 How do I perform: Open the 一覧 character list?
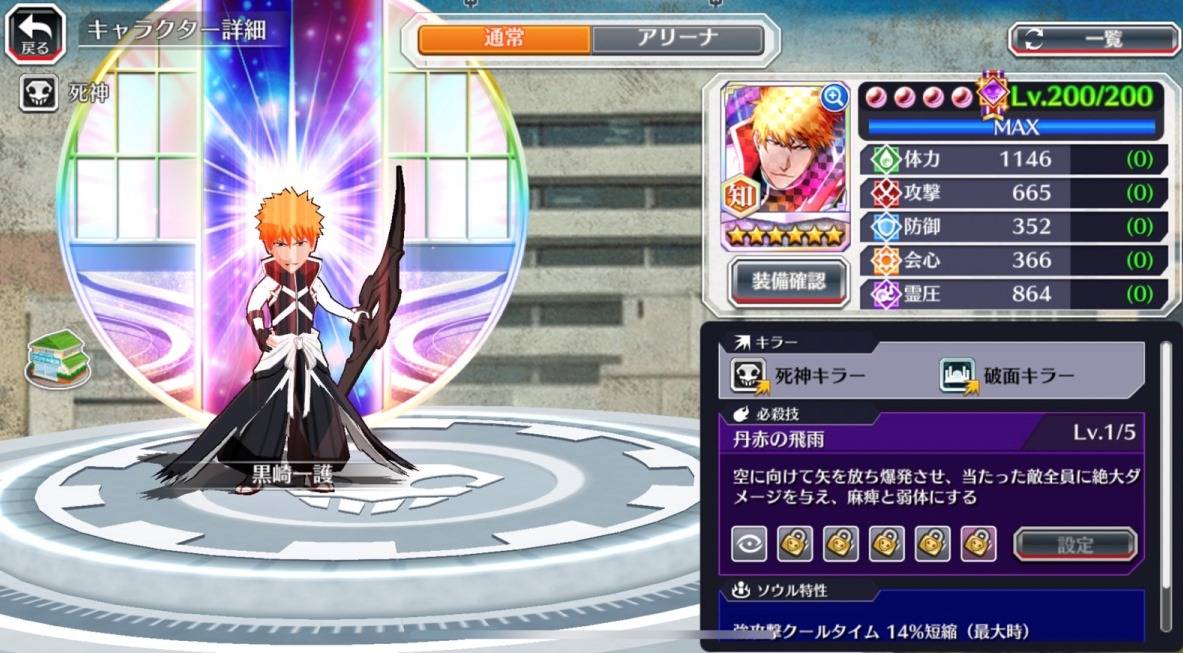[1094, 39]
